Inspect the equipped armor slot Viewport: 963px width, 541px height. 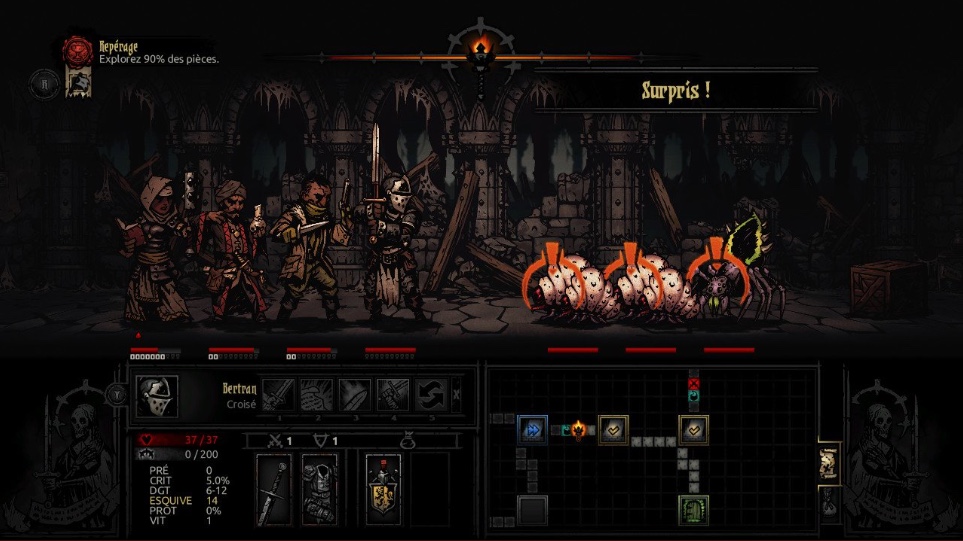(320, 489)
